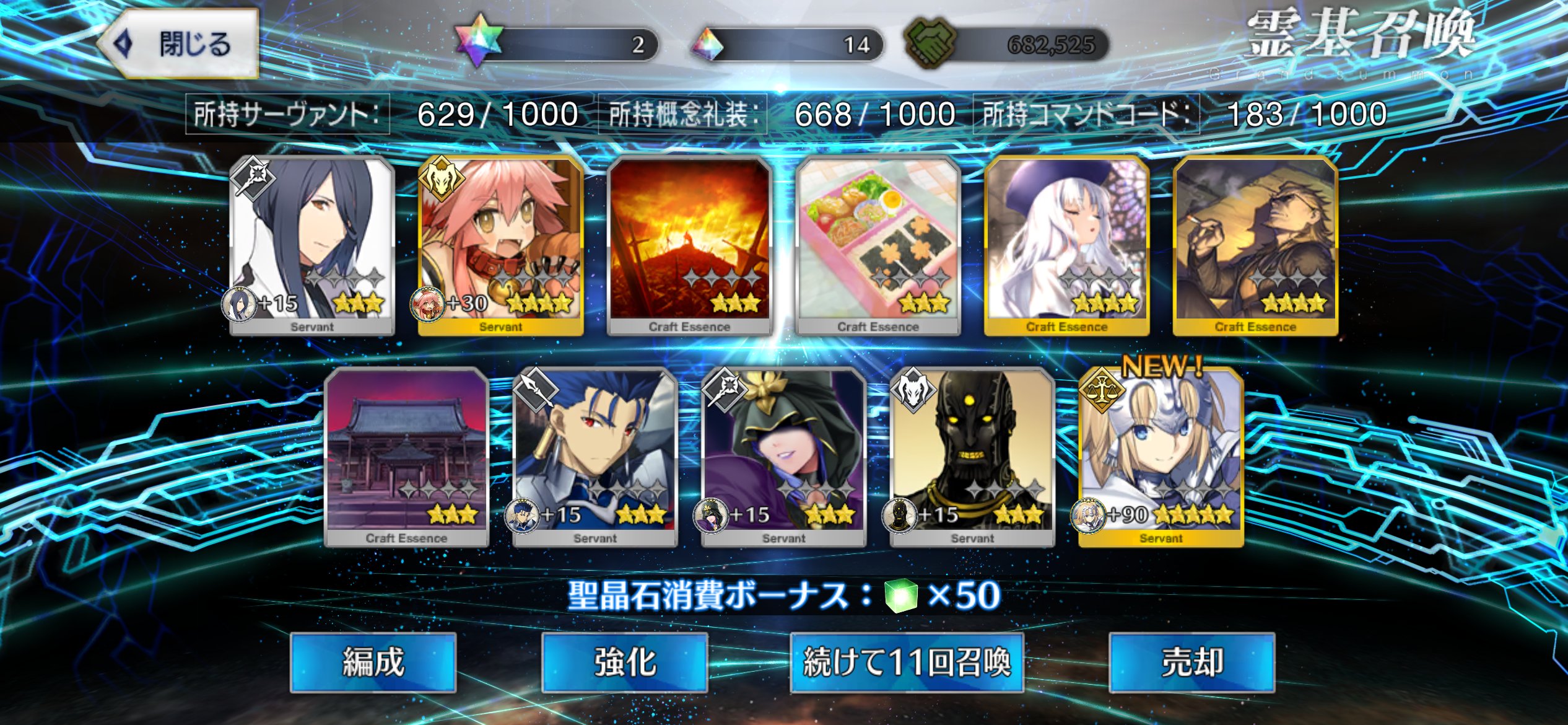Open party formation via 編成 button

[x=373, y=662]
